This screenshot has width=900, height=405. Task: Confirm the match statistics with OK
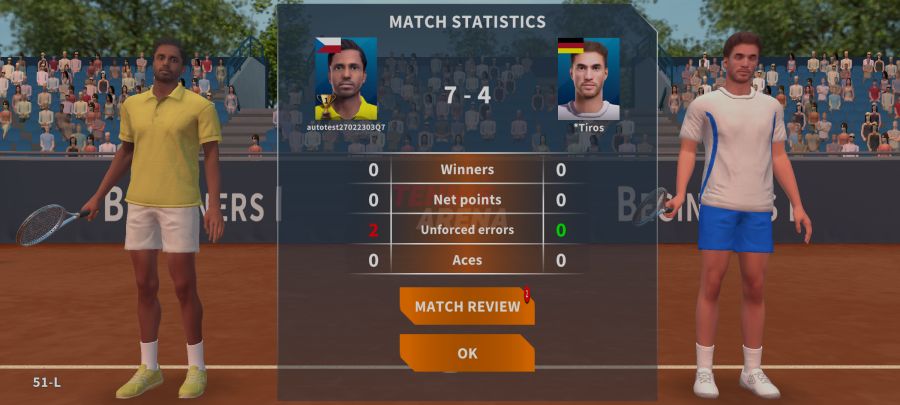(x=467, y=353)
